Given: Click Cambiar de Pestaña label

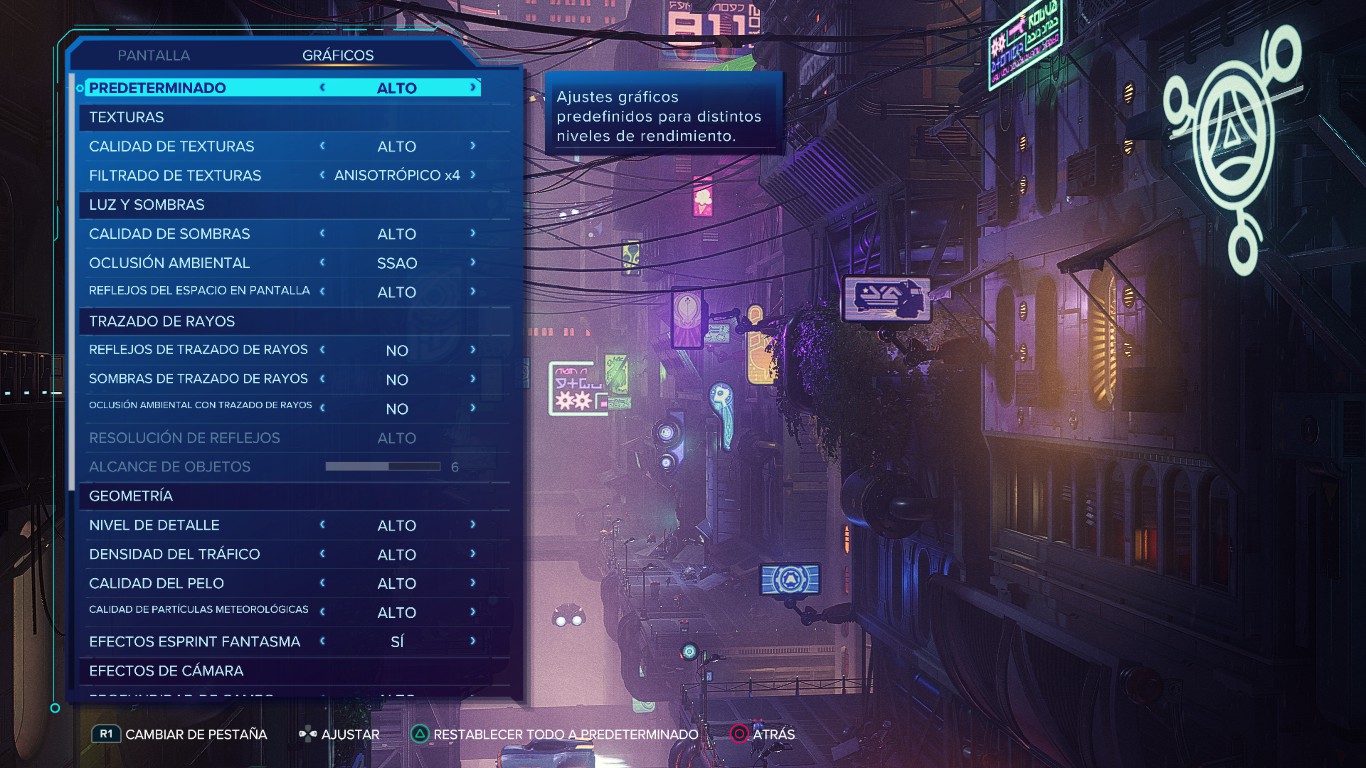Looking at the screenshot, I should coord(196,735).
